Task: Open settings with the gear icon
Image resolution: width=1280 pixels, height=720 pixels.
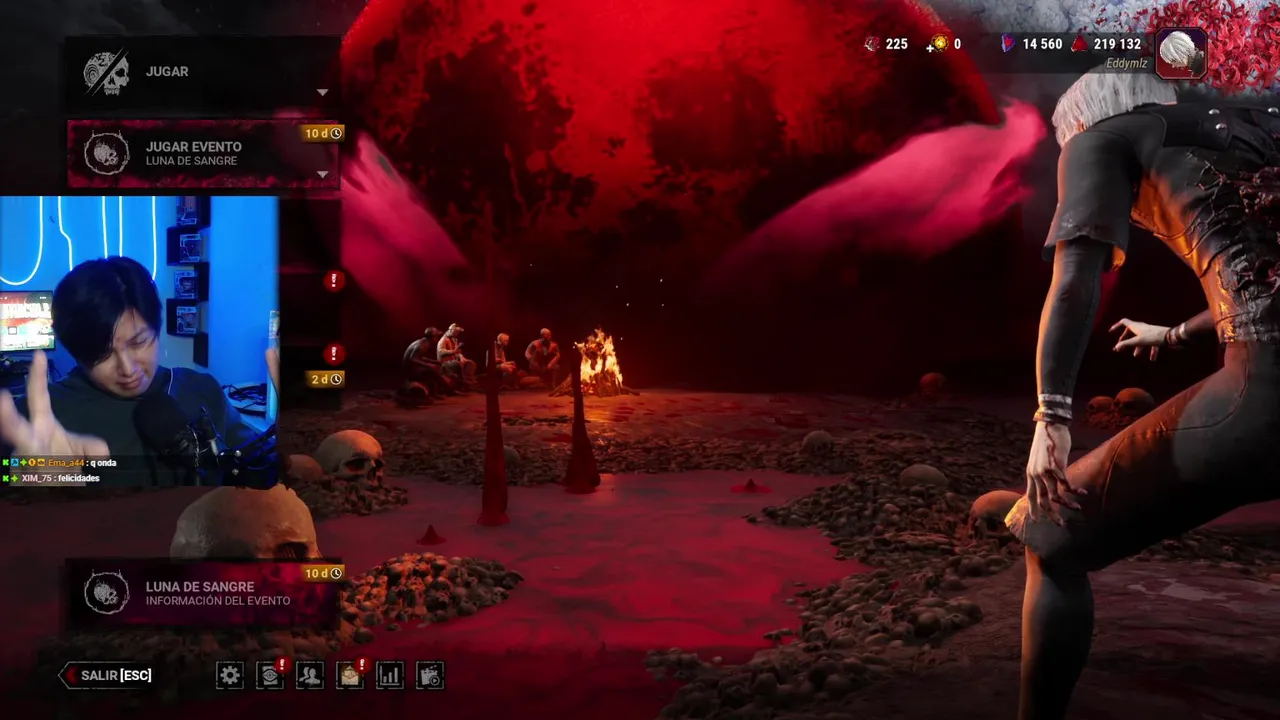Action: click(x=230, y=676)
